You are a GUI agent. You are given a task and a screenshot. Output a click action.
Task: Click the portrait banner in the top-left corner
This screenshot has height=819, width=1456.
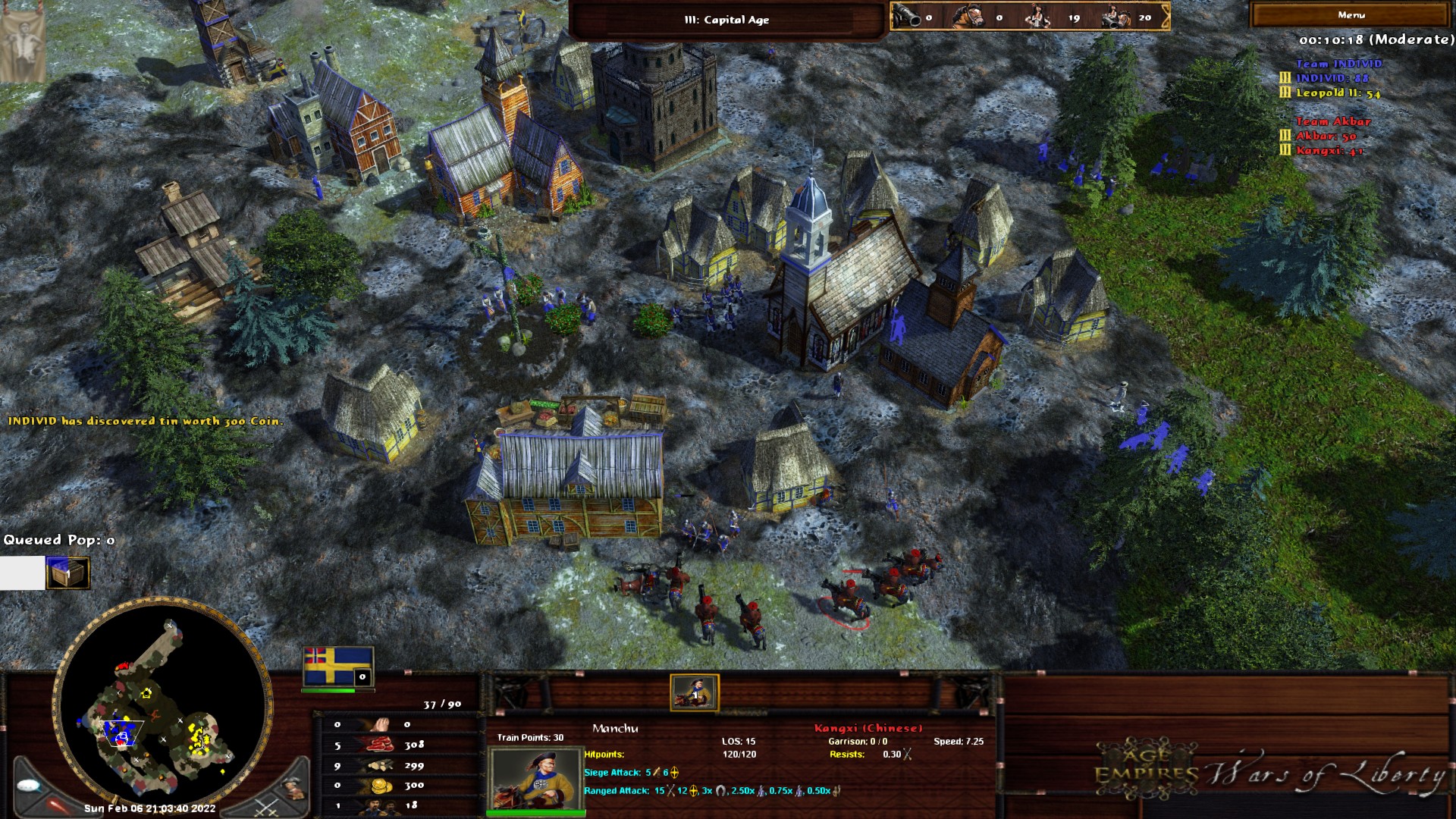pos(23,42)
